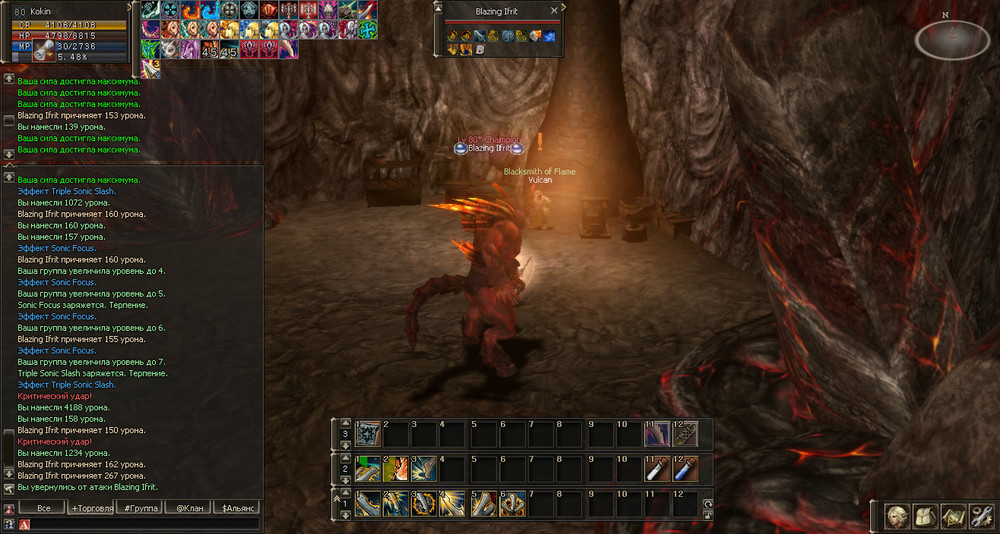The width and height of the screenshot is (1000, 534).
Task: Click the chat message input field
Action: tap(140, 523)
